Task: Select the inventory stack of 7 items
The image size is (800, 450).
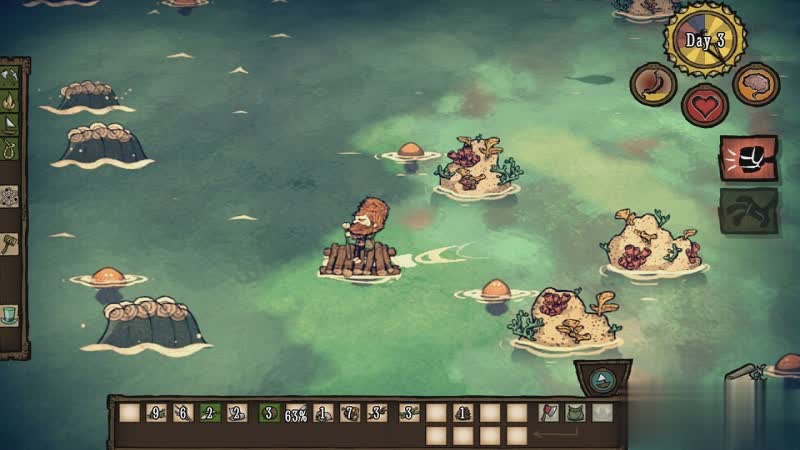Action: (351, 412)
